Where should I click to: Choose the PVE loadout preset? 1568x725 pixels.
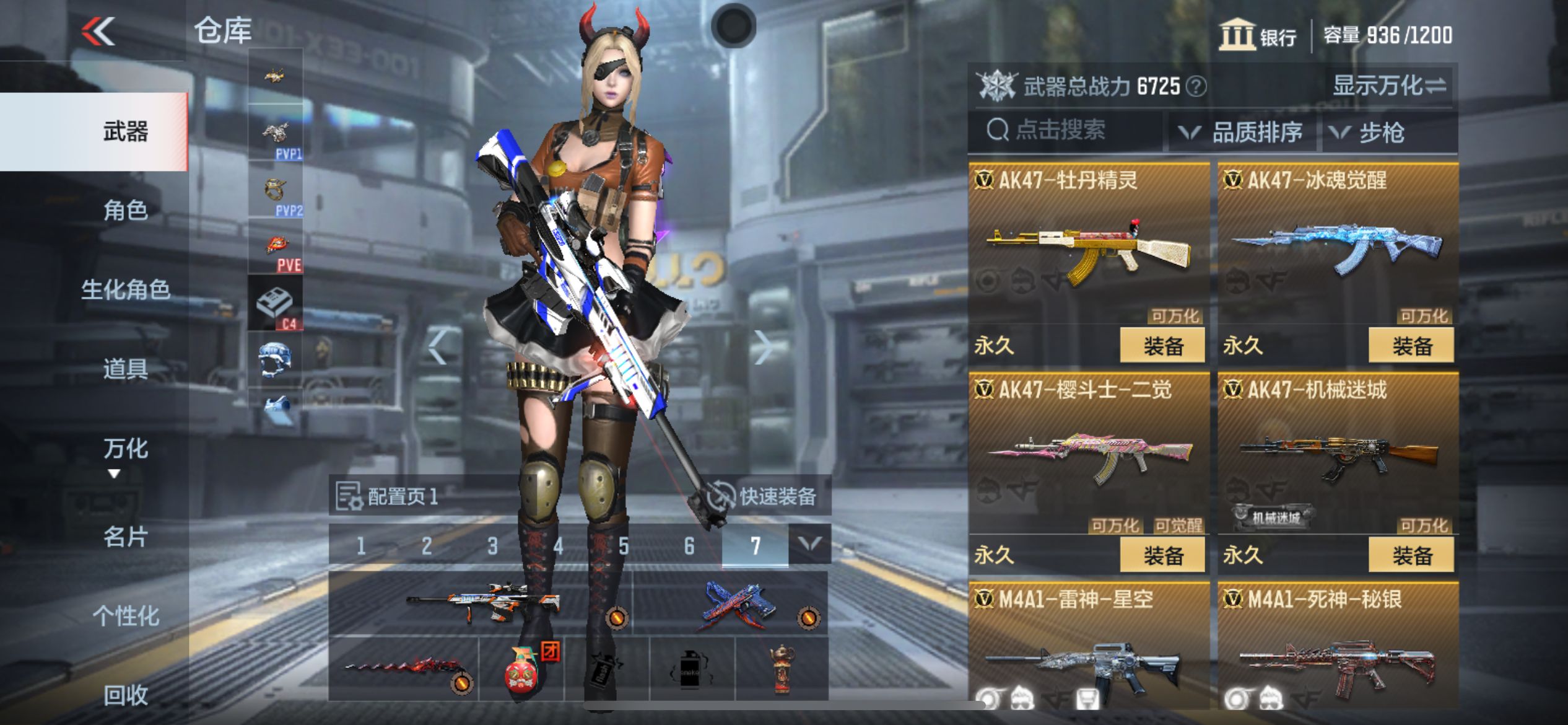point(276,248)
